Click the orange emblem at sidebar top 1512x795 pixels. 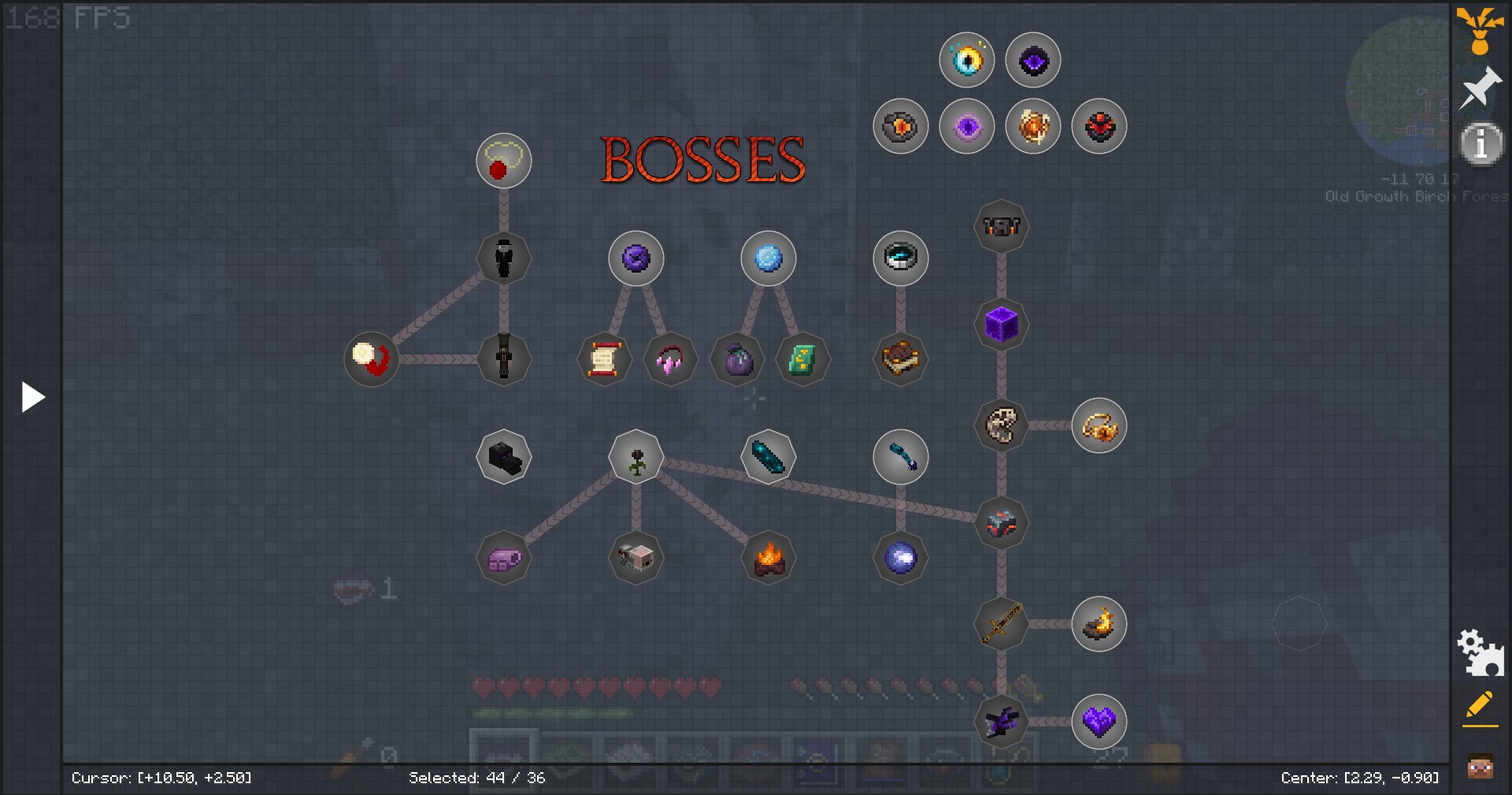pos(1480,30)
